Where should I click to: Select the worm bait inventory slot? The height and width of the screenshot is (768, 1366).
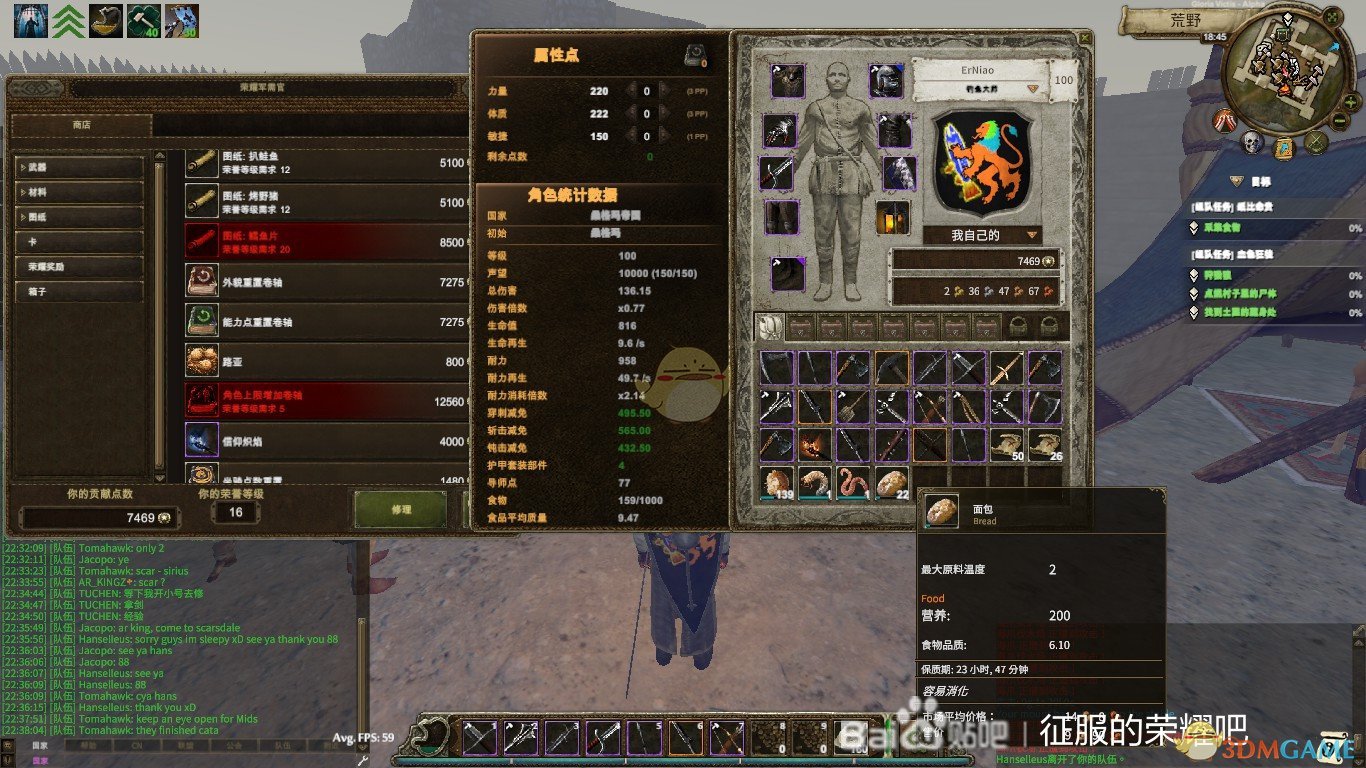click(853, 483)
